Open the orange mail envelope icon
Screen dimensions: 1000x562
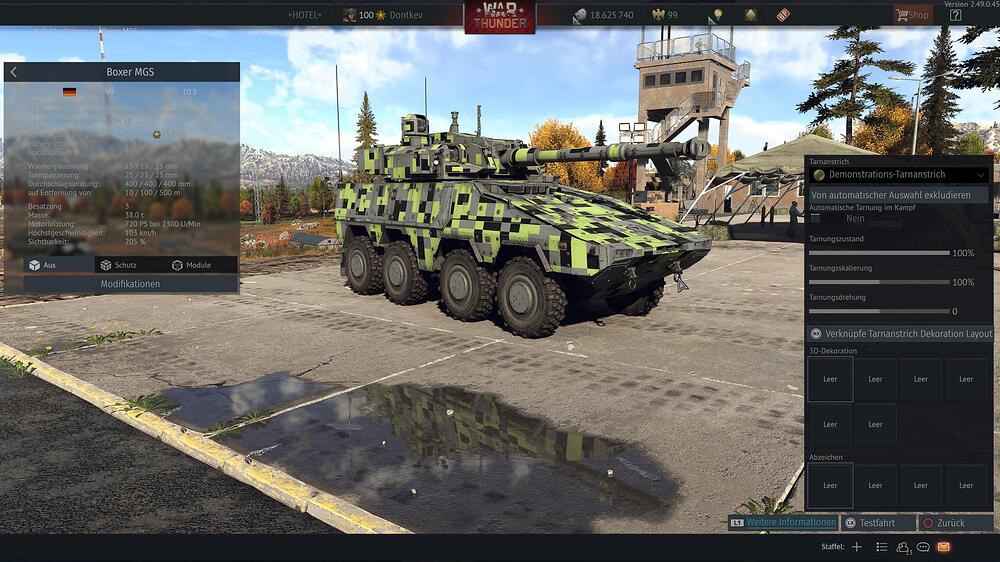pyautogui.click(x=943, y=547)
